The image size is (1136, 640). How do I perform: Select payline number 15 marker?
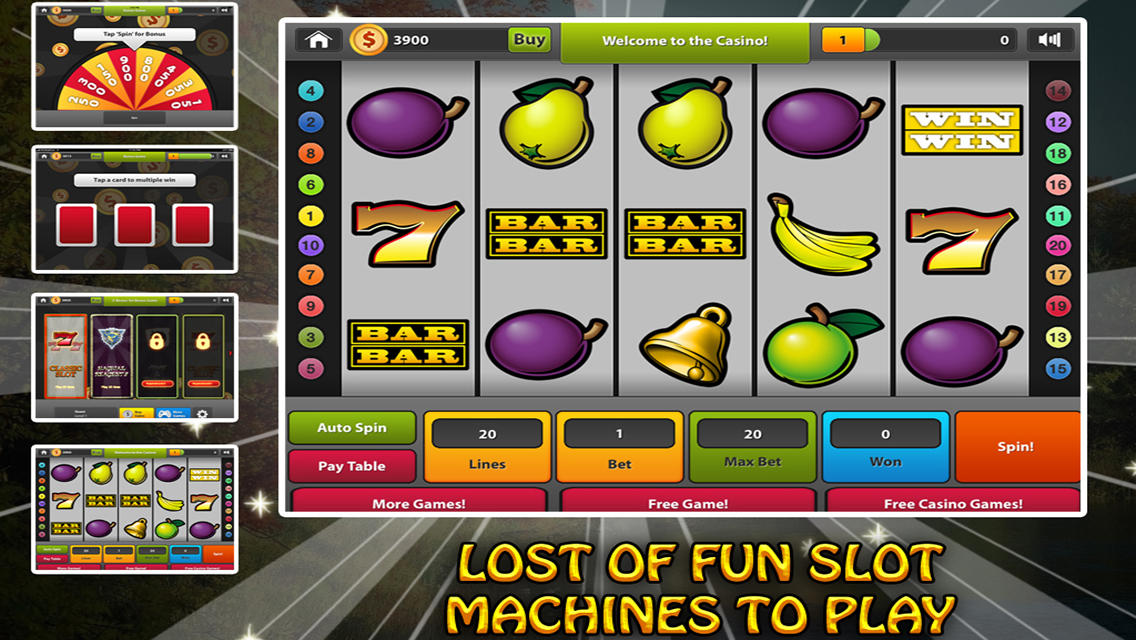tap(1058, 369)
